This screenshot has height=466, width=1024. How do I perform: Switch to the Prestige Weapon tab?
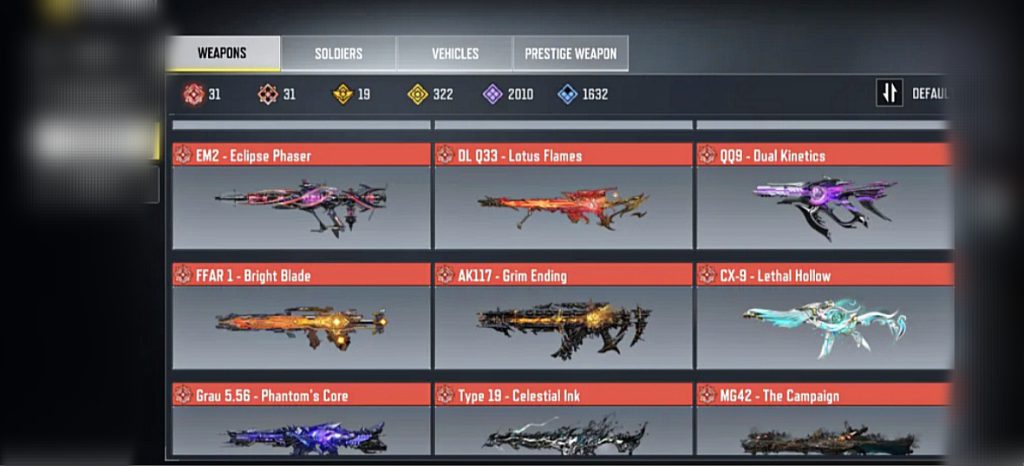coord(570,54)
